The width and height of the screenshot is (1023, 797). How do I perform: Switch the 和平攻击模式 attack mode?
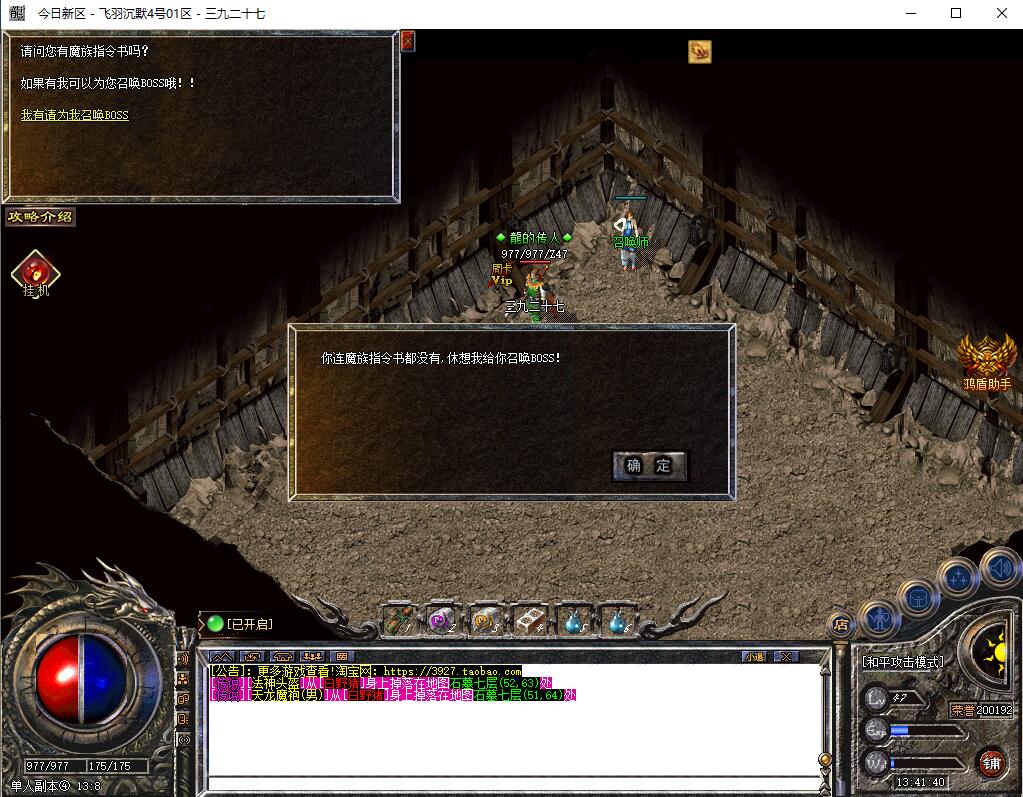pyautogui.click(x=902, y=662)
